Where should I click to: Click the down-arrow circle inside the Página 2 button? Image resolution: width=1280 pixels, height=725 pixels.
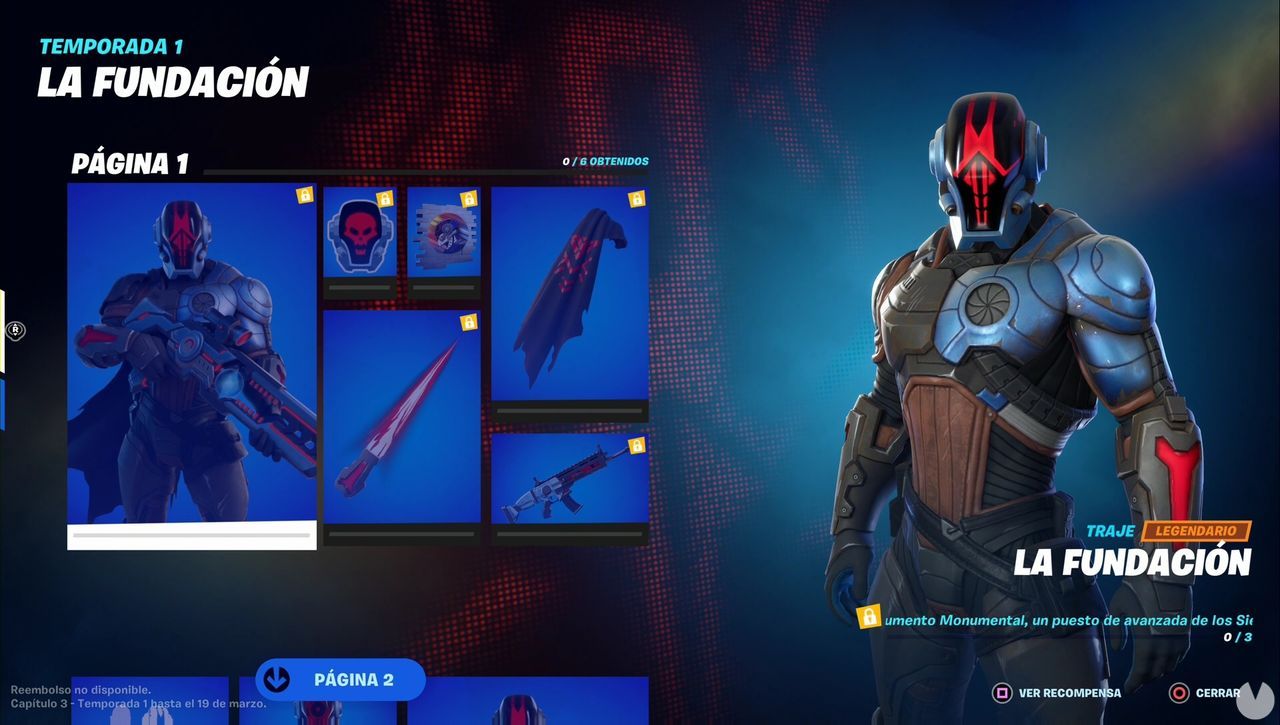tap(275, 679)
